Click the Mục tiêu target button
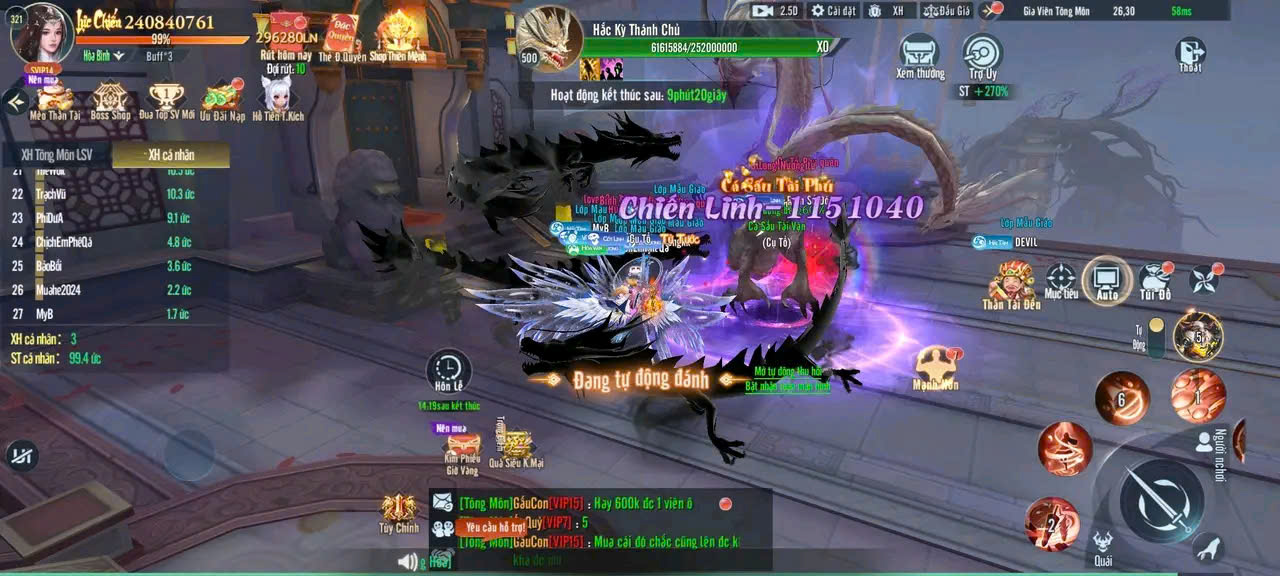 (x=1060, y=280)
